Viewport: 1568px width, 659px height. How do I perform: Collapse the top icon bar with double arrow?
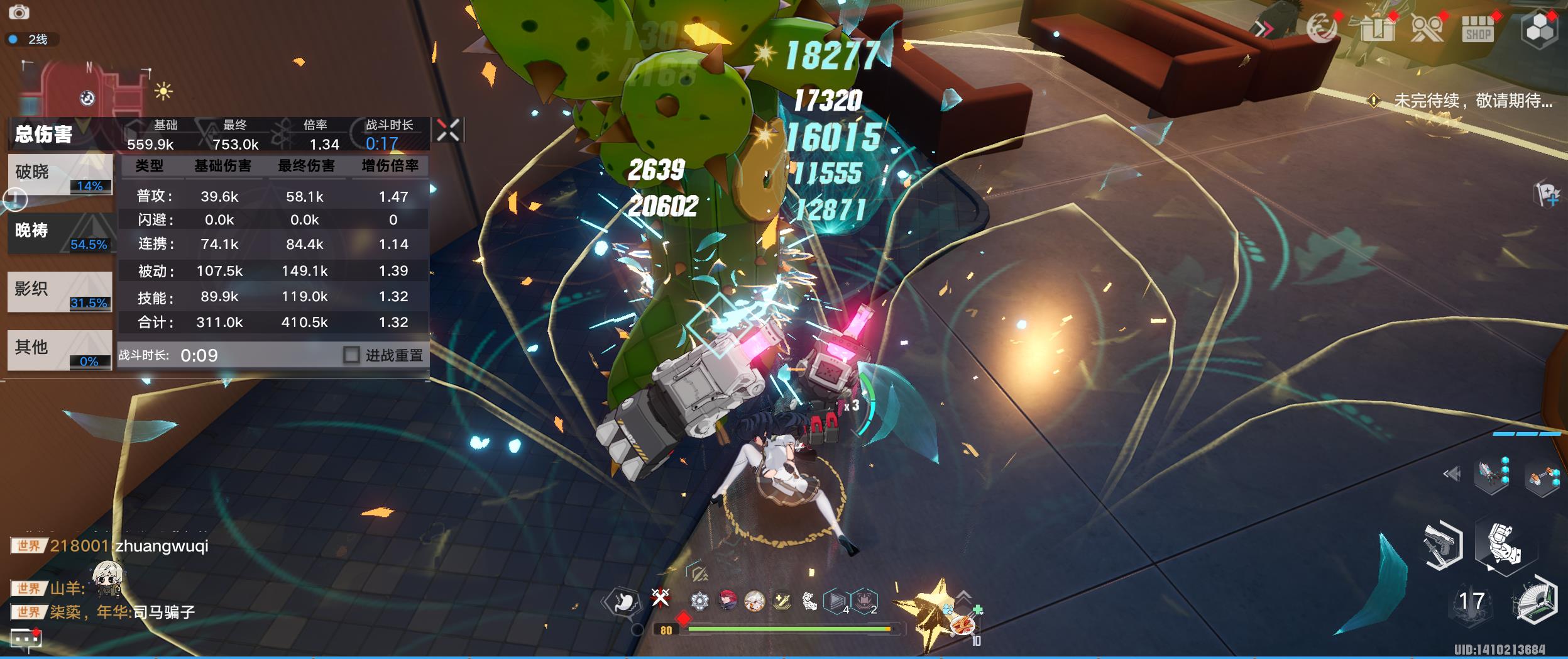1263,29
